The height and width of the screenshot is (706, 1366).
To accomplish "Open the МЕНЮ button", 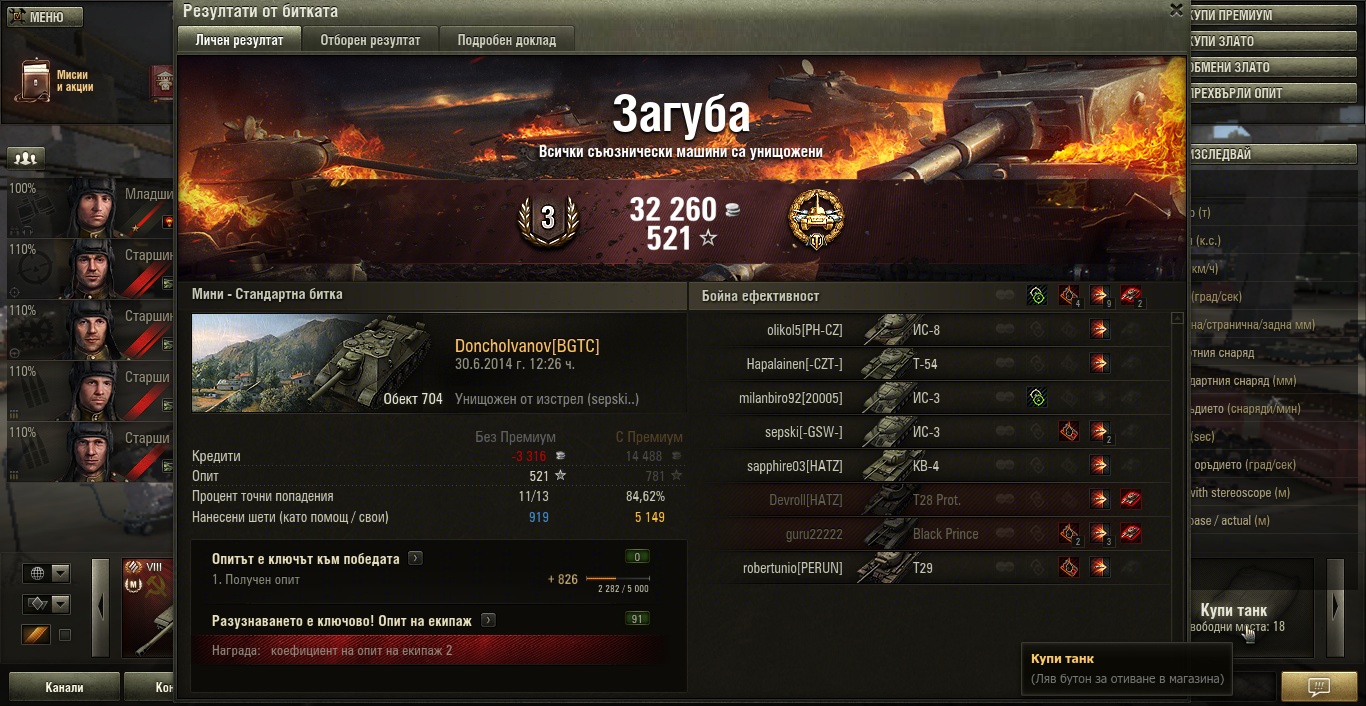I will [x=44, y=17].
